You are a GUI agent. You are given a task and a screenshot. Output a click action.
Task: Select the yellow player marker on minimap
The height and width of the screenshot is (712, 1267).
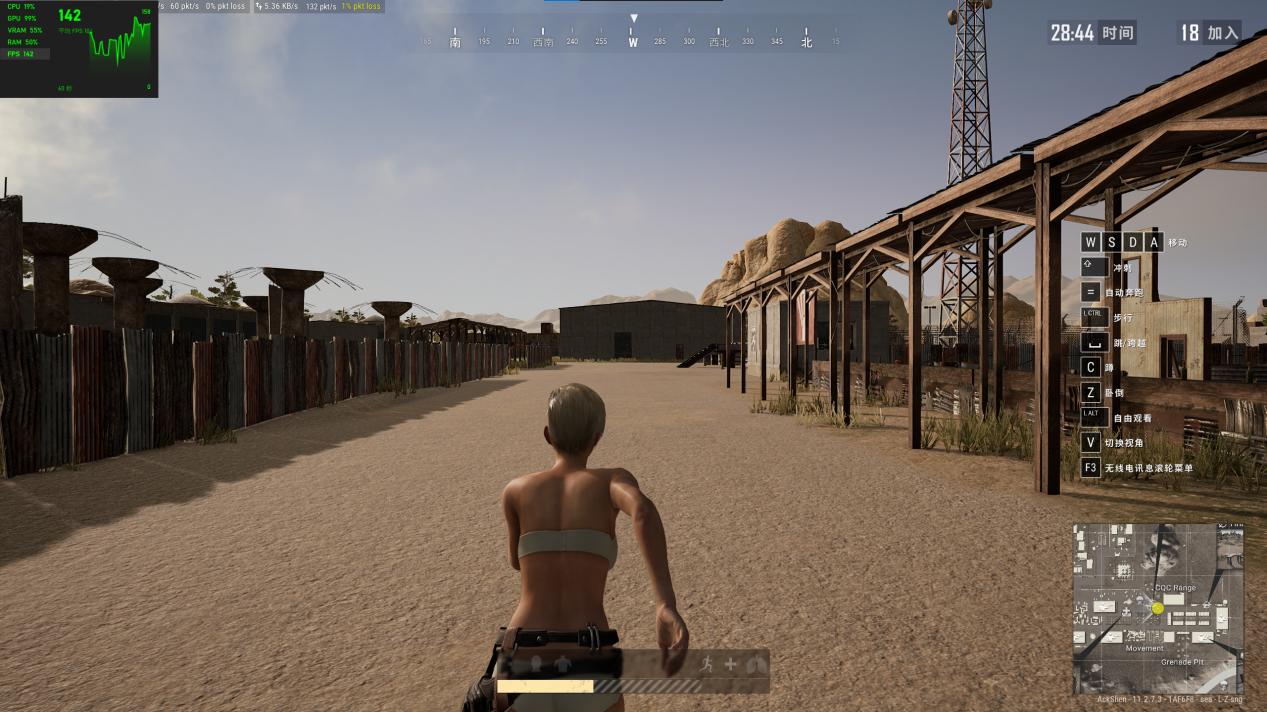click(1158, 608)
